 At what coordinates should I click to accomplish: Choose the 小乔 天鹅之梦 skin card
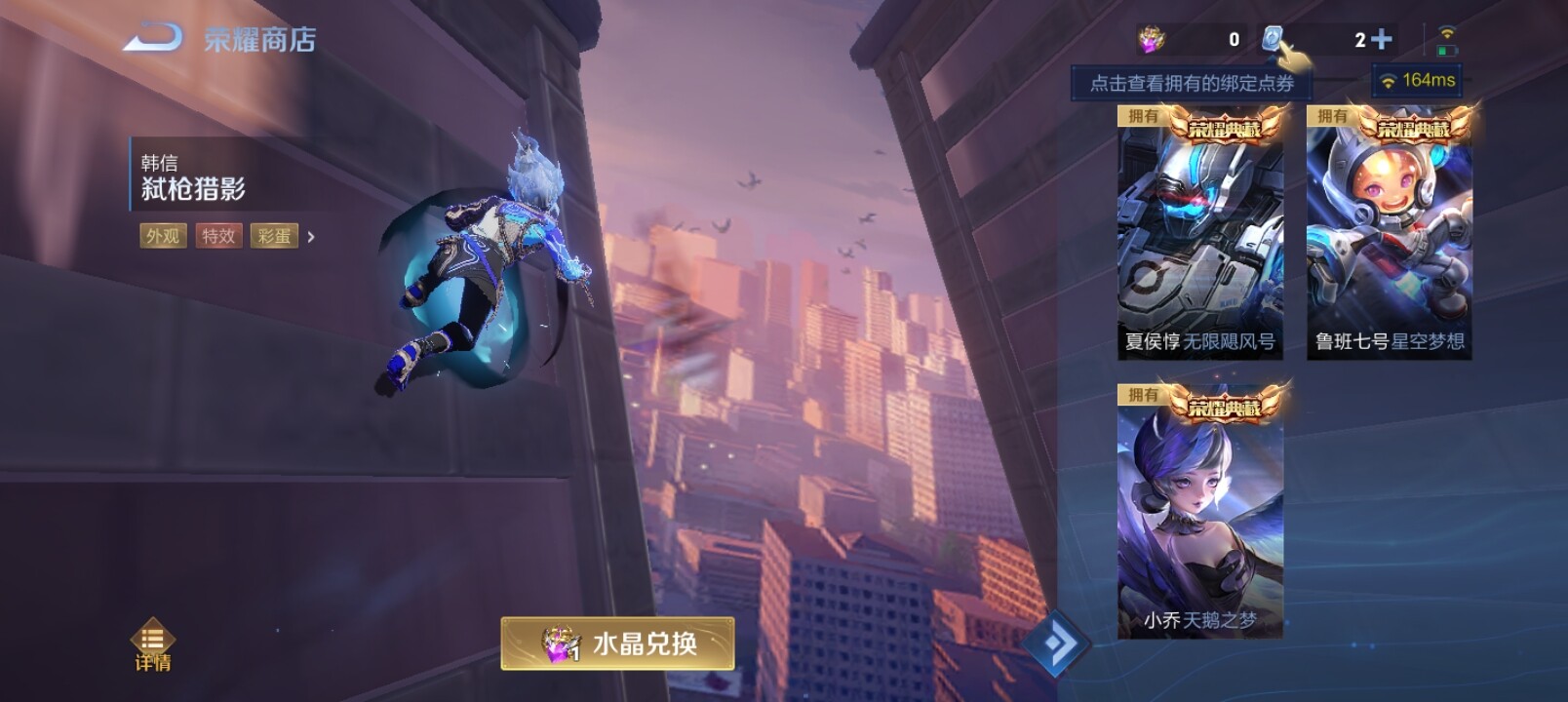[x=1199, y=513]
